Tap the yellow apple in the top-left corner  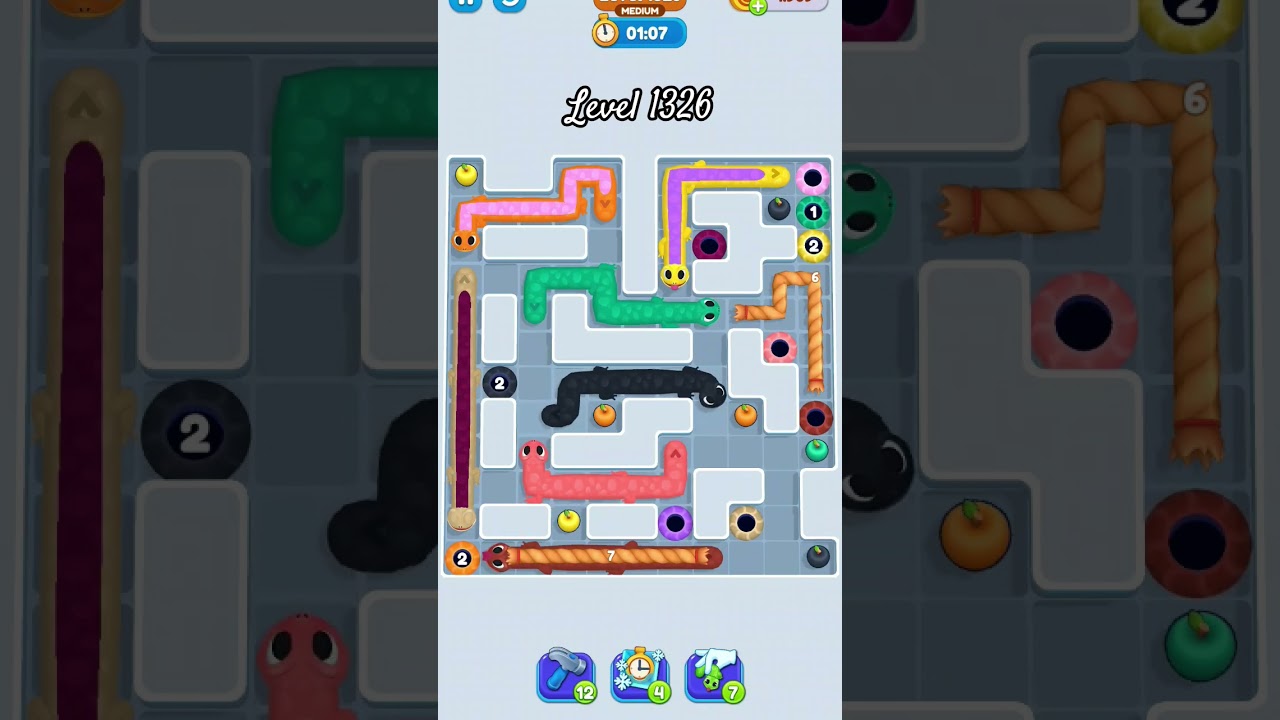pyautogui.click(x=464, y=174)
